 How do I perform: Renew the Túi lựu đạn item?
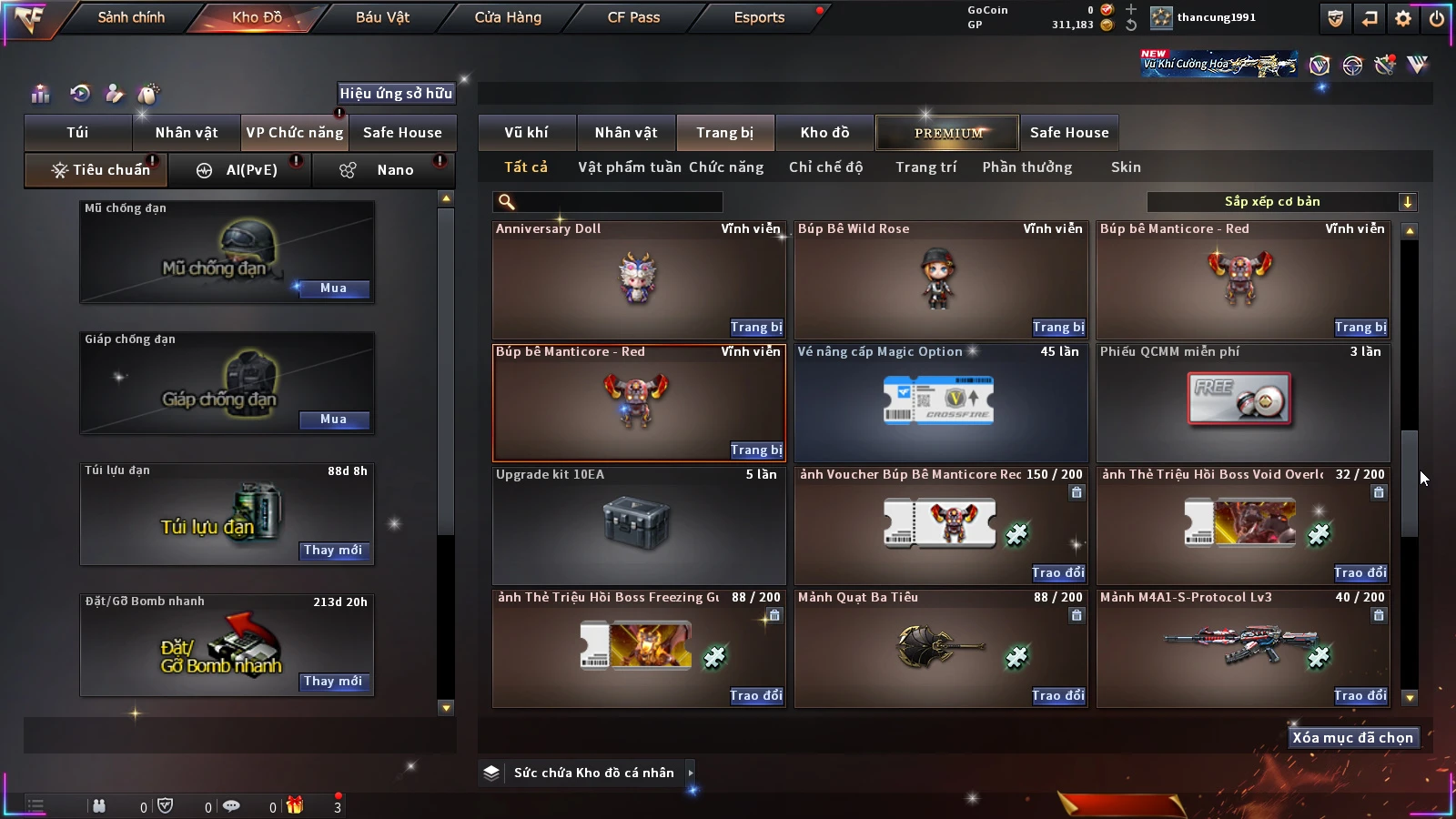tap(333, 551)
